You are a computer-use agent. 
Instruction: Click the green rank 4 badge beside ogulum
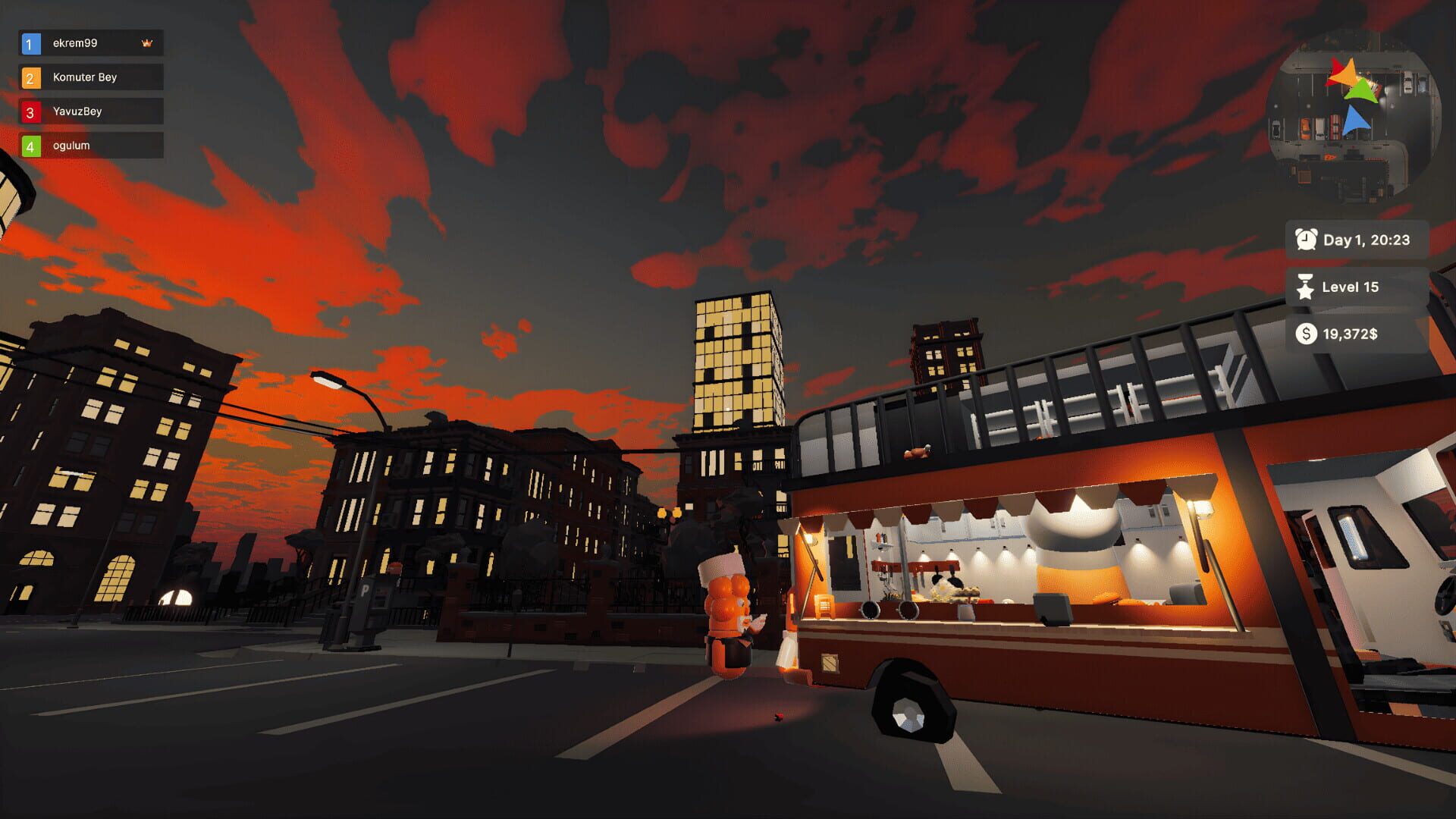coord(30,146)
